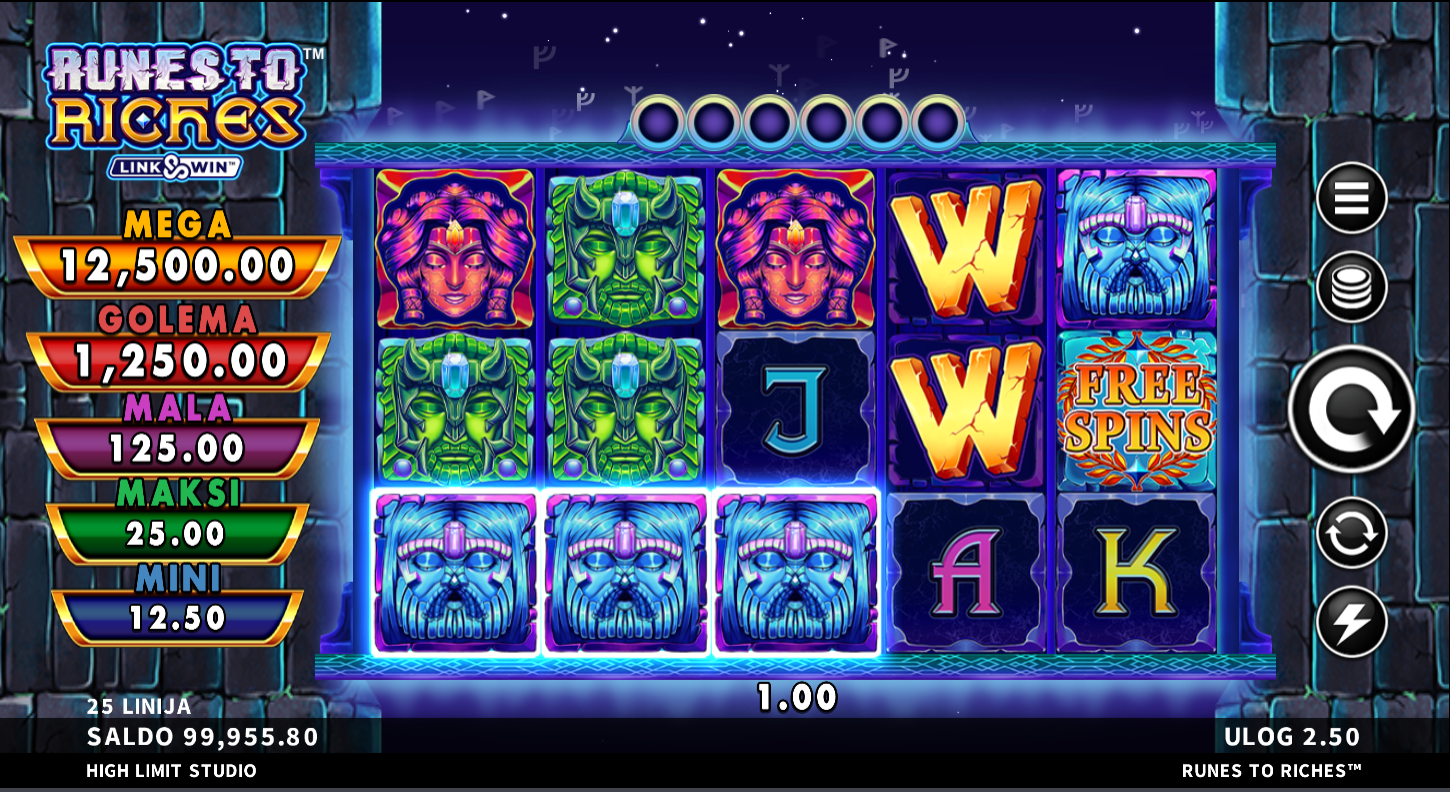Activate autoplay with the circular arrows button

click(x=1351, y=533)
